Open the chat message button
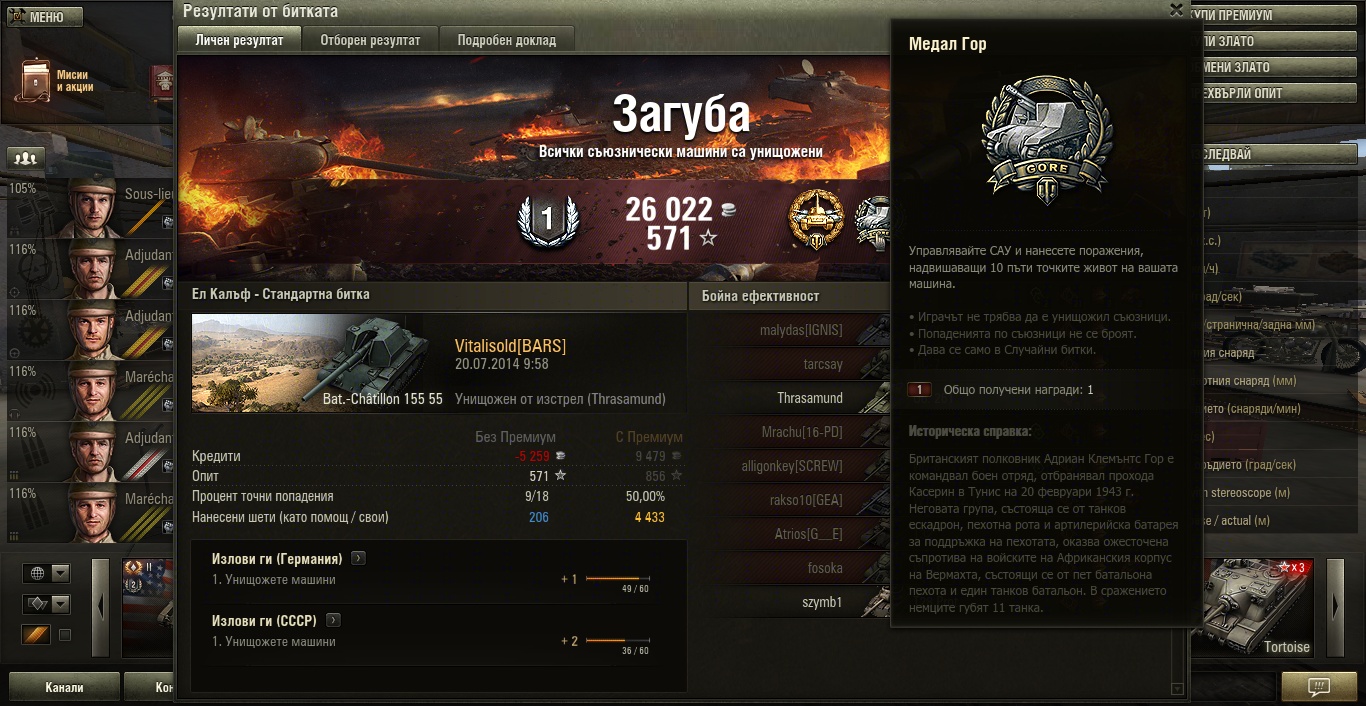This screenshot has width=1366, height=706. pos(1319,687)
